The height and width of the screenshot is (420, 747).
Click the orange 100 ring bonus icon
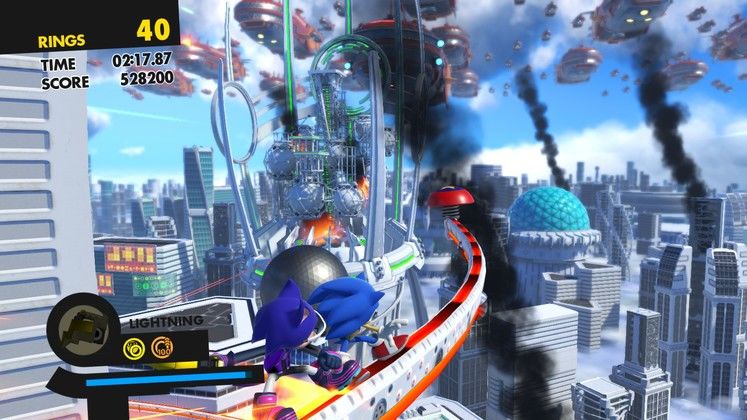tap(163, 348)
